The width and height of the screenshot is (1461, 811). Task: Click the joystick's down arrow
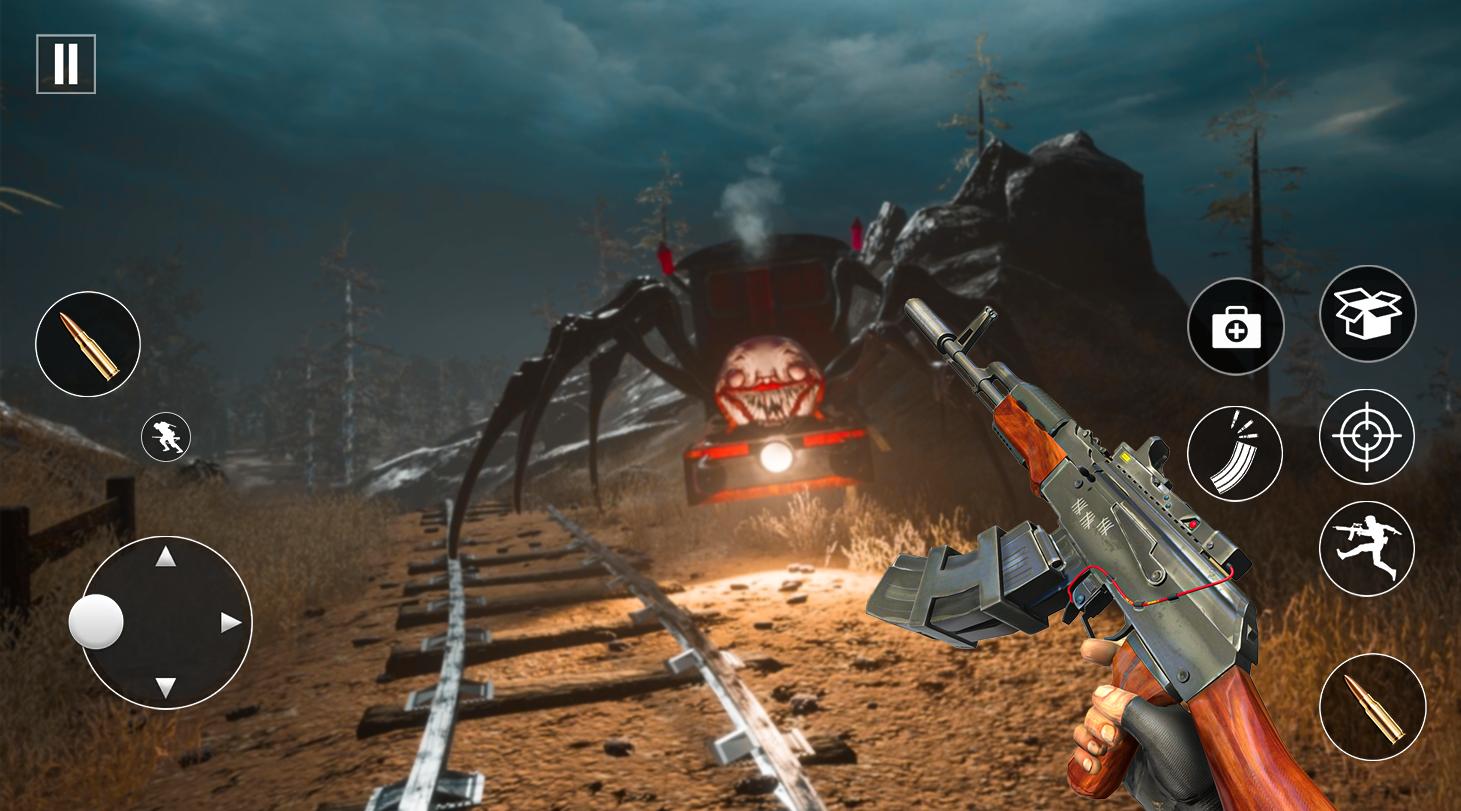pos(166,688)
